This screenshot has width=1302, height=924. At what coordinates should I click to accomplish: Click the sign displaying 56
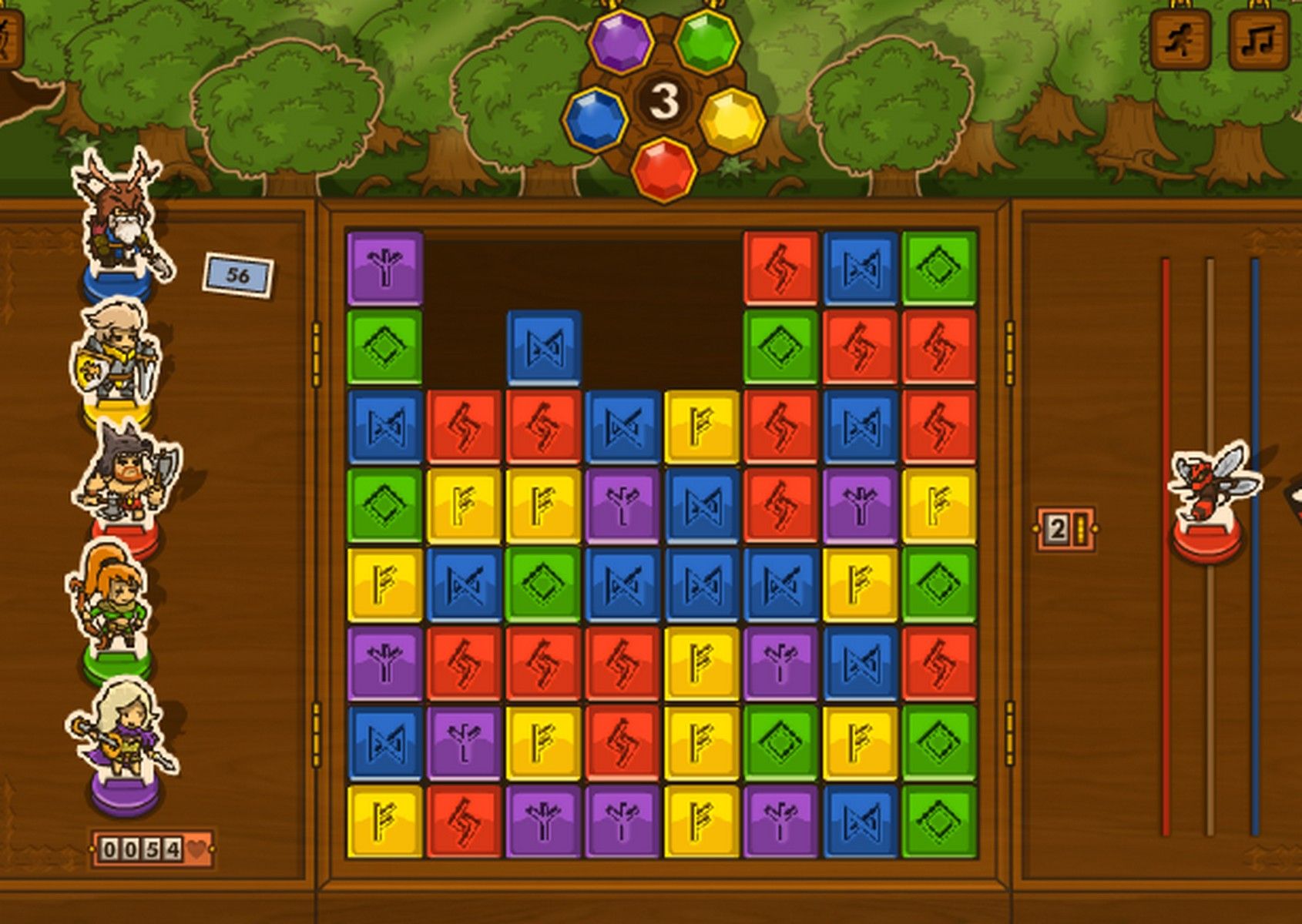pyautogui.click(x=237, y=273)
